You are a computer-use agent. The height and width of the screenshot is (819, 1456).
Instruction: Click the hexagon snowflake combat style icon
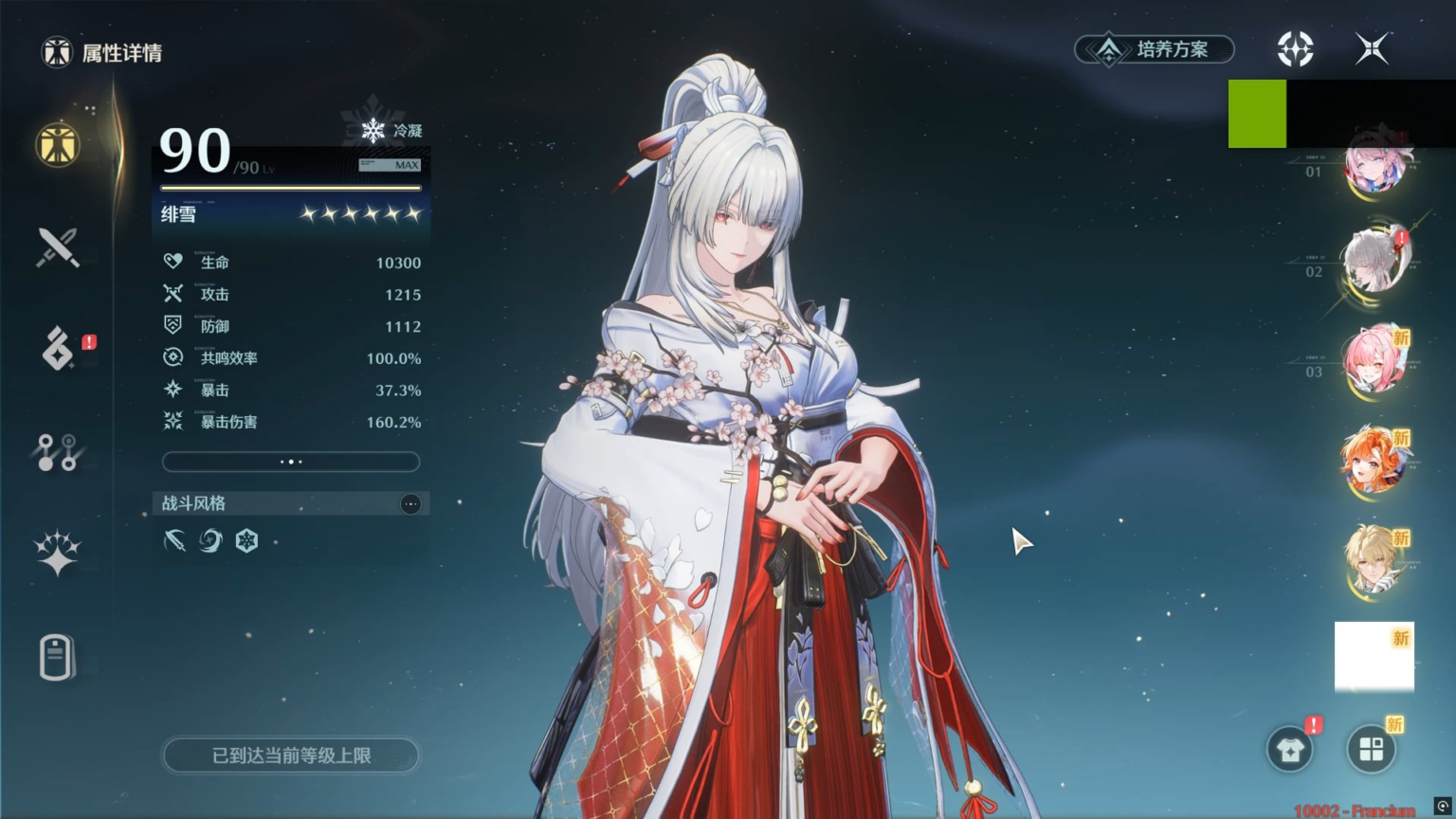point(246,540)
